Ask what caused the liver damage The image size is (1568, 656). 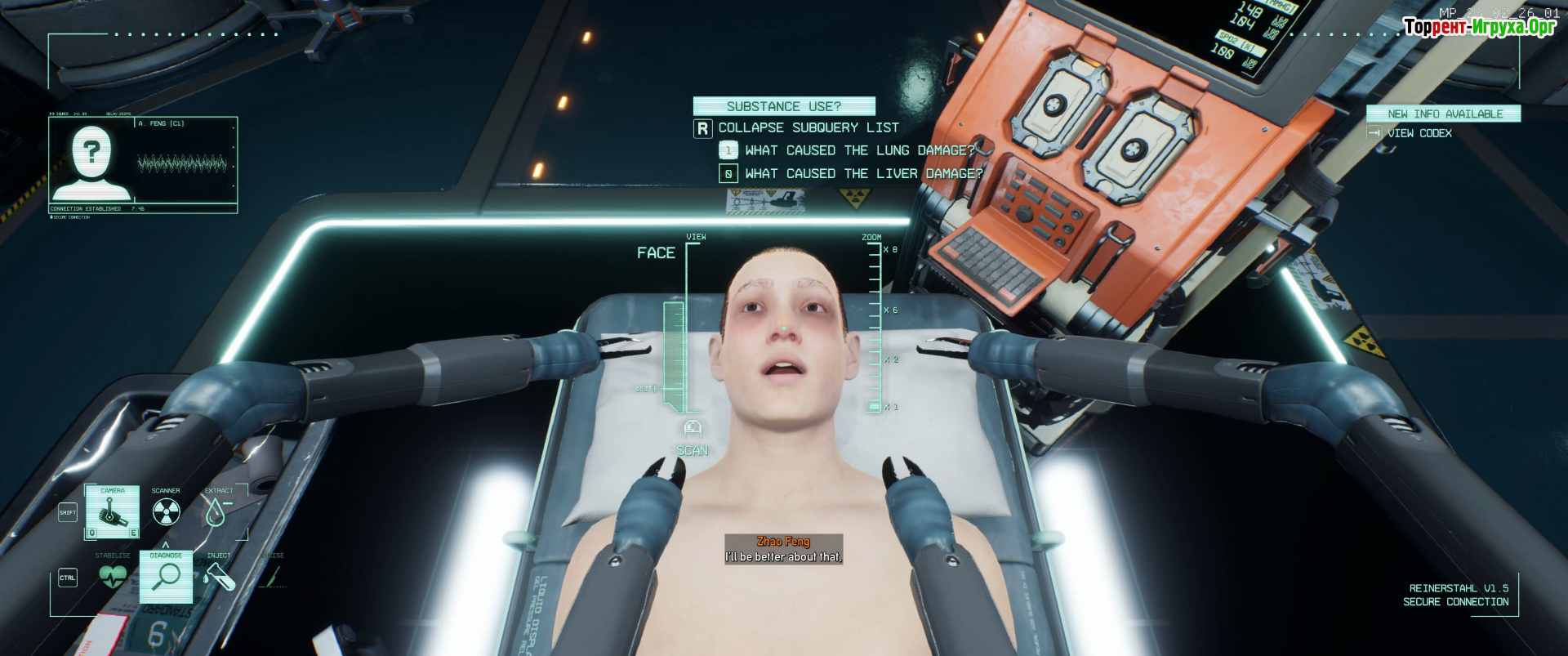[x=863, y=173]
